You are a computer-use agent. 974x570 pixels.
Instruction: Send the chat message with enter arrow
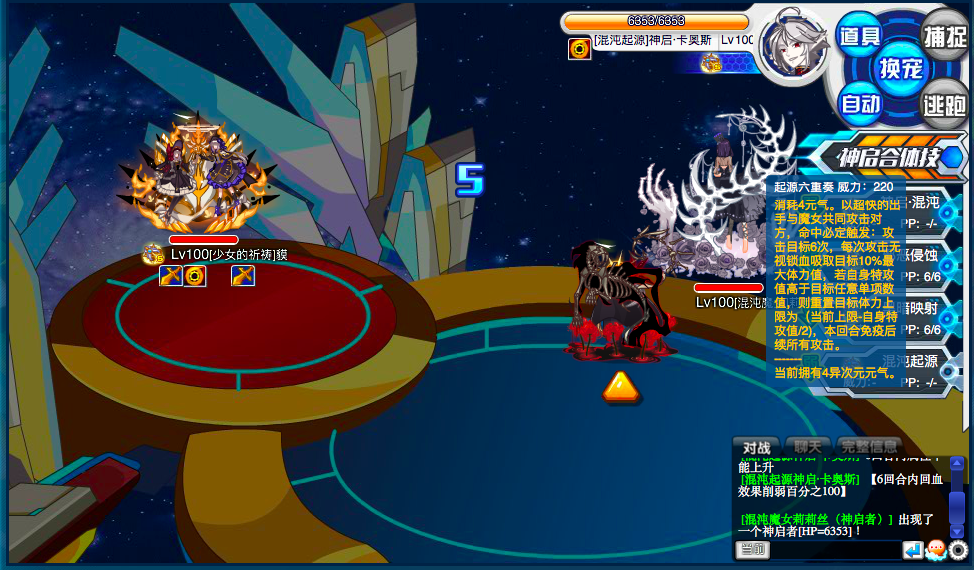(912, 550)
